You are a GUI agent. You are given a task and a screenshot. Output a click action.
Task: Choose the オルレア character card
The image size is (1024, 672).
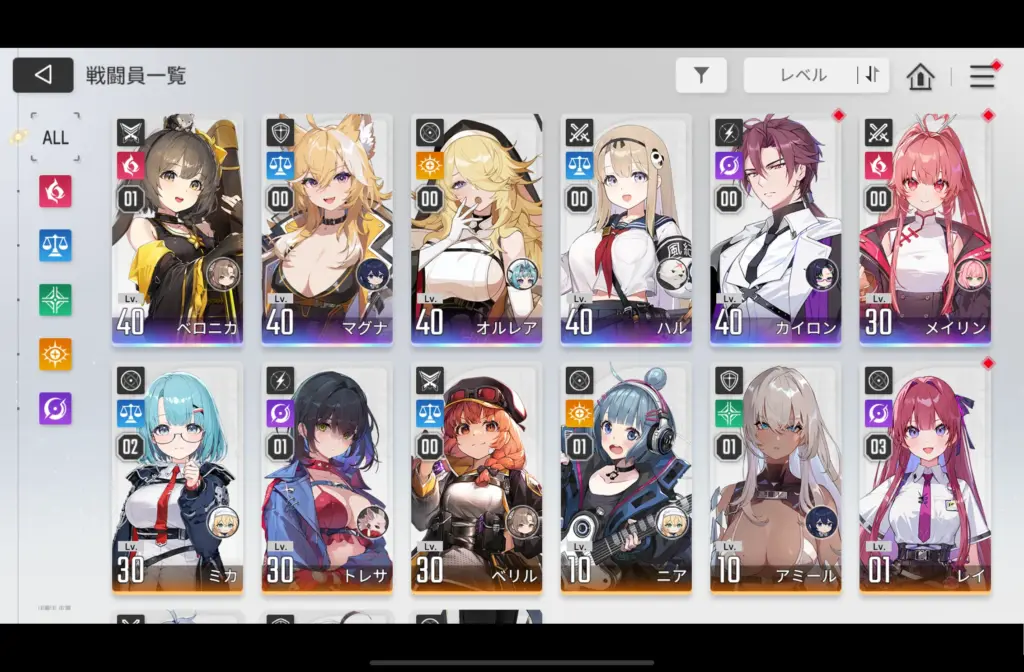tap(476, 229)
